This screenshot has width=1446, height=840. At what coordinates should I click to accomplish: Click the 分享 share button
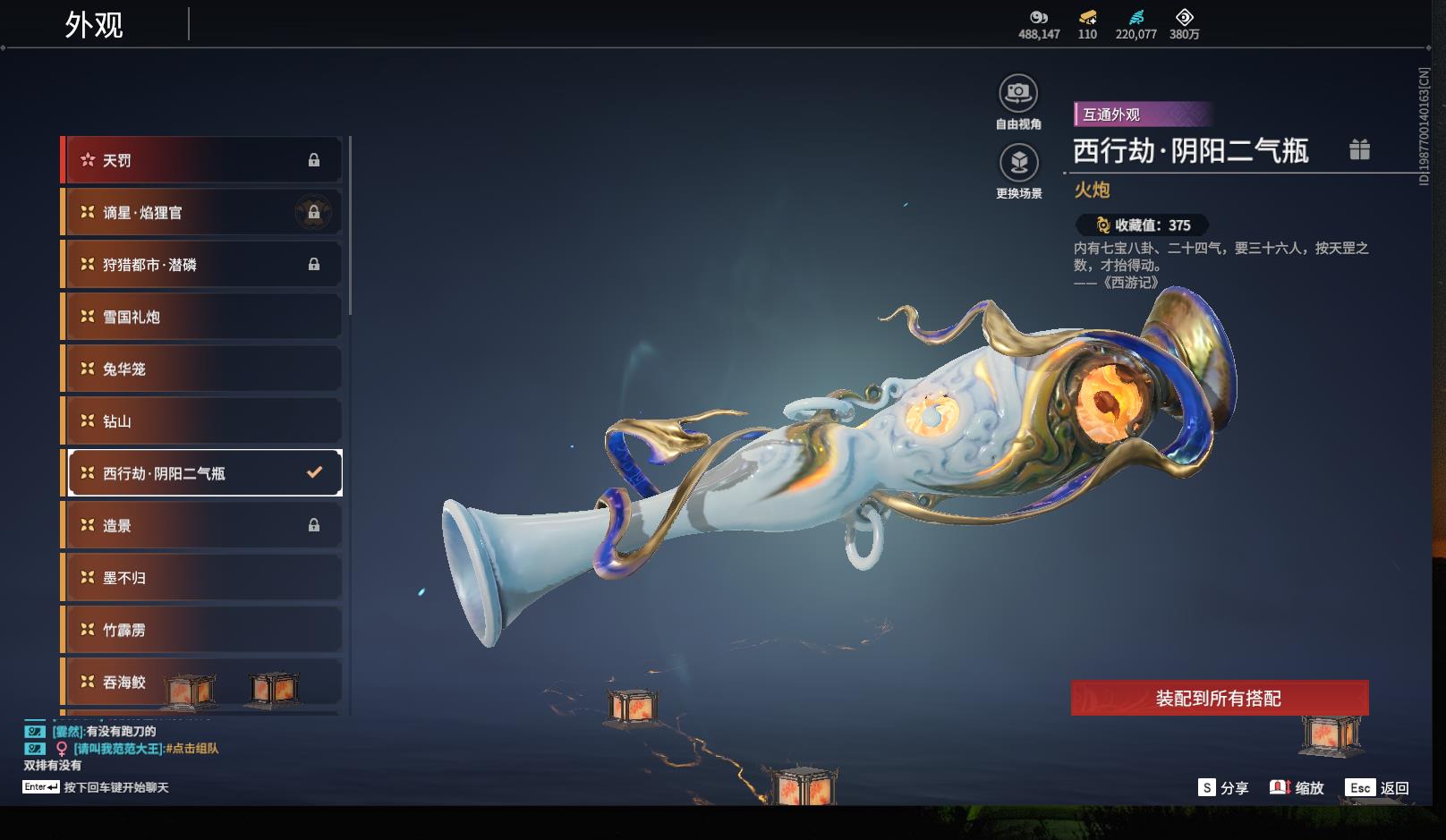click(x=1223, y=787)
